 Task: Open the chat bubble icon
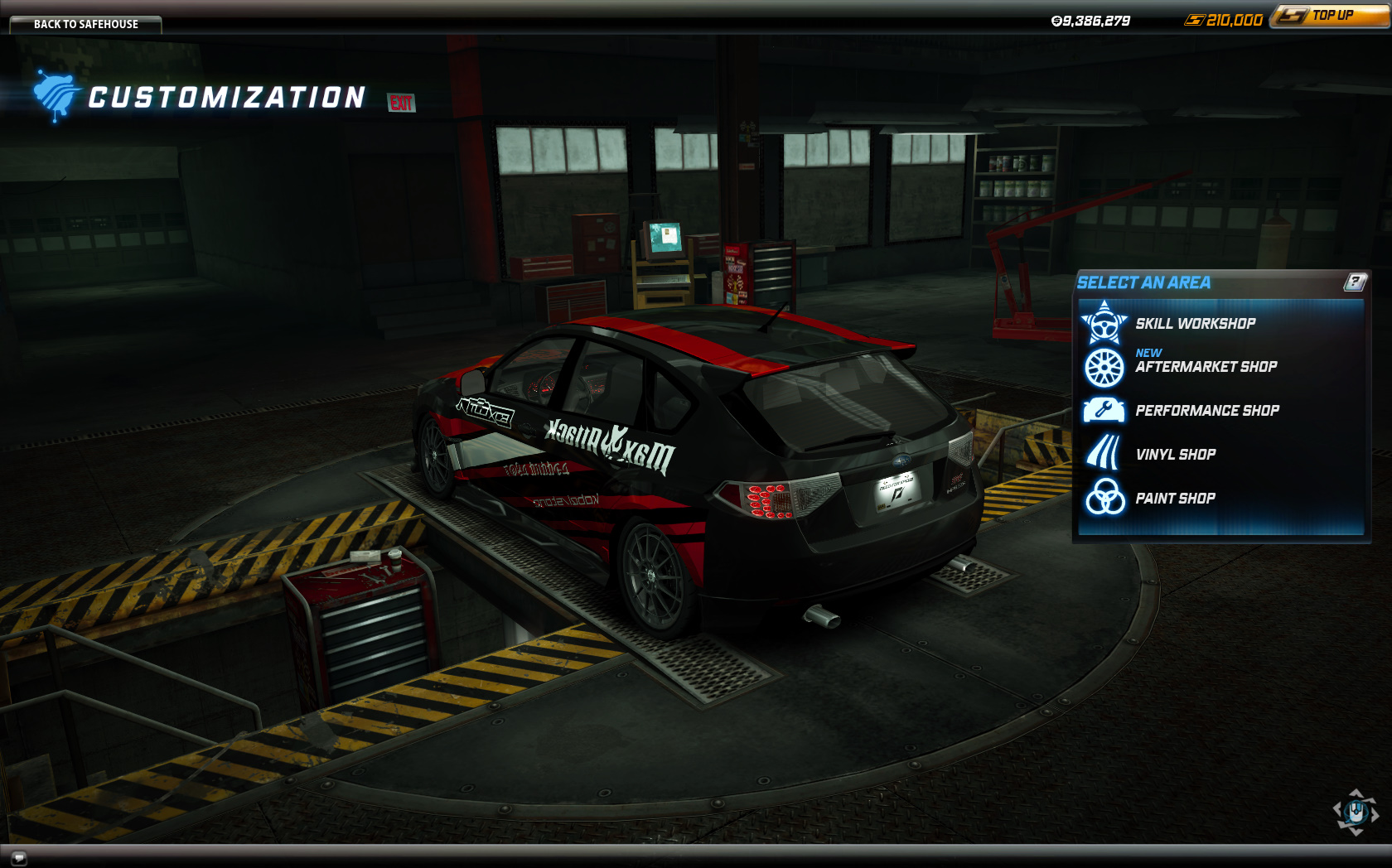(18, 857)
